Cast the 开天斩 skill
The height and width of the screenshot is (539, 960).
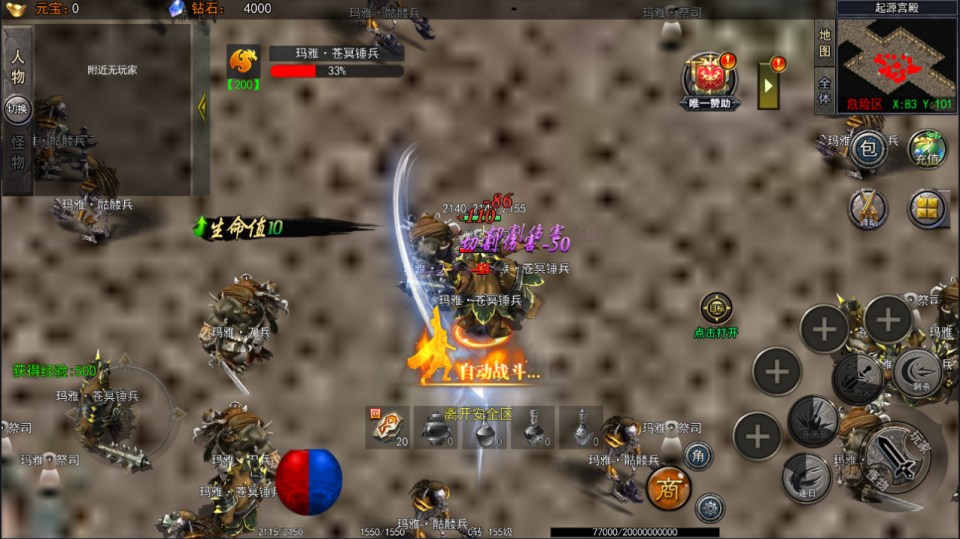pyautogui.click(x=813, y=421)
